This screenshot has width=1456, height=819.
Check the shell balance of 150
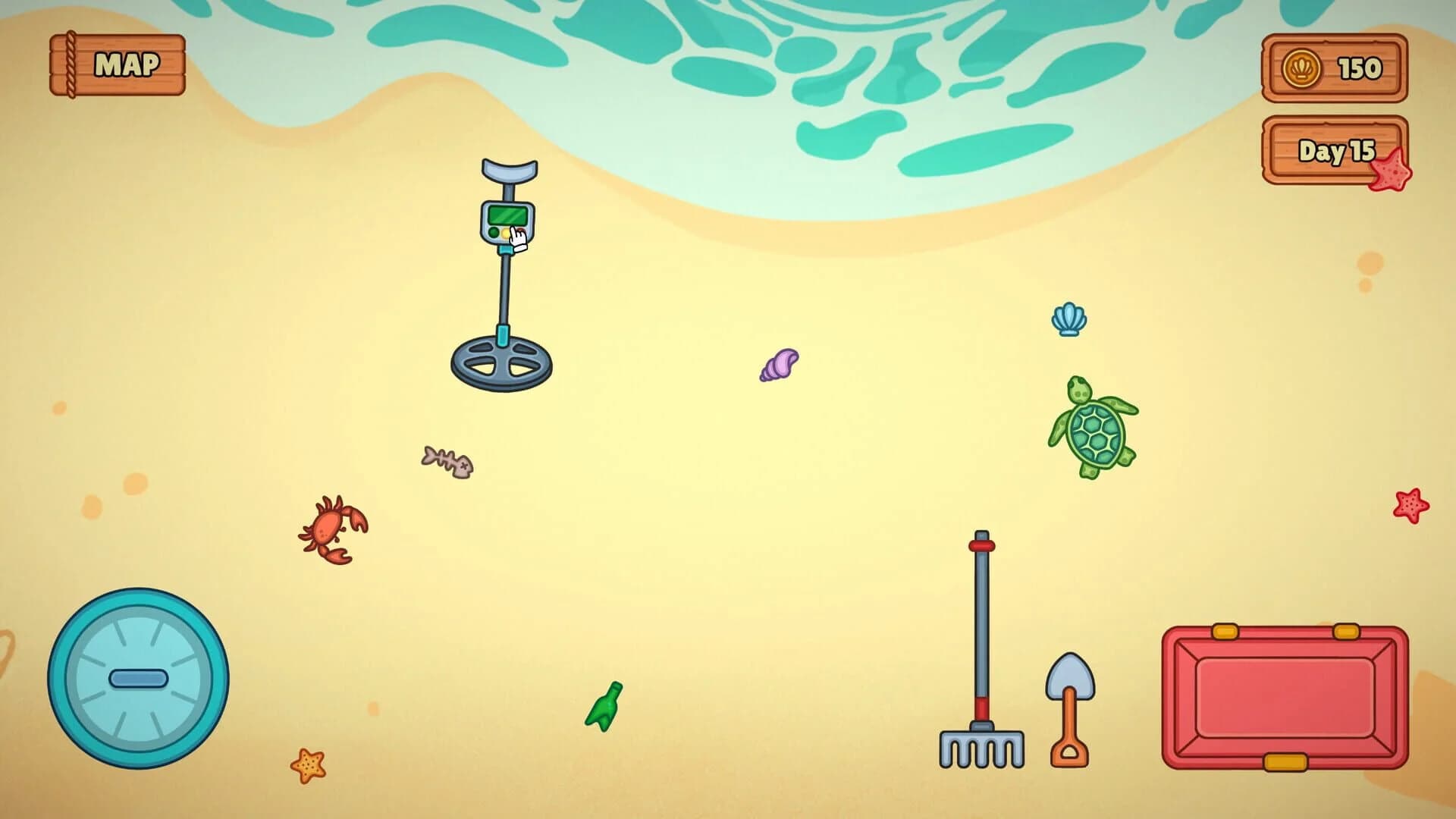[x=1361, y=68]
